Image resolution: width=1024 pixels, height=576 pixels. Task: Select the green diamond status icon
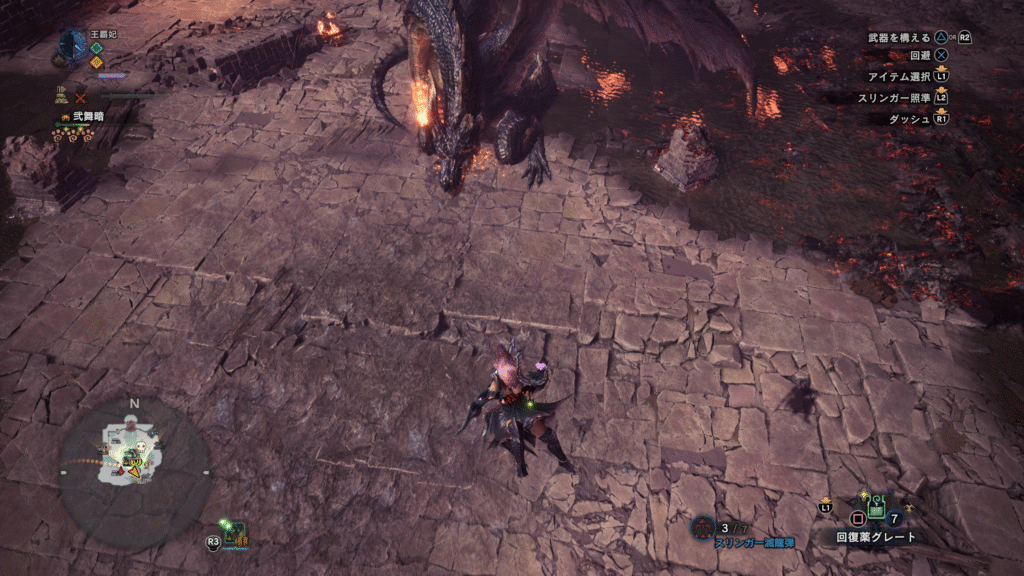click(96, 47)
